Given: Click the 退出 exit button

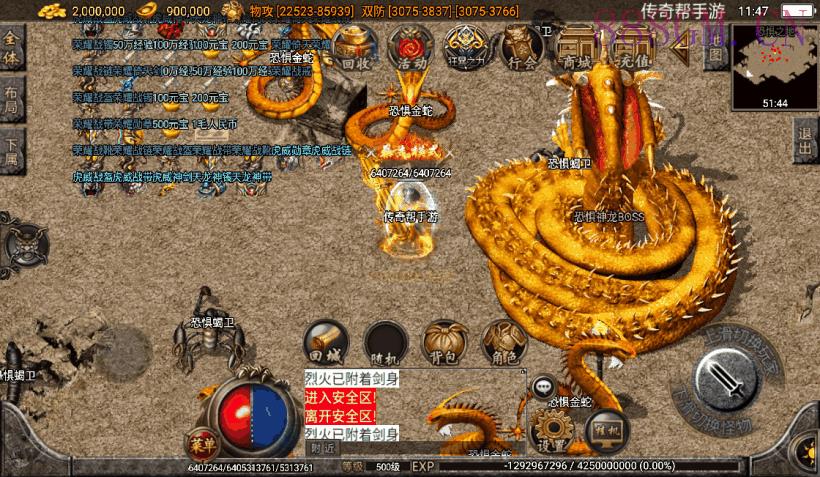Looking at the screenshot, I should click(x=806, y=143).
